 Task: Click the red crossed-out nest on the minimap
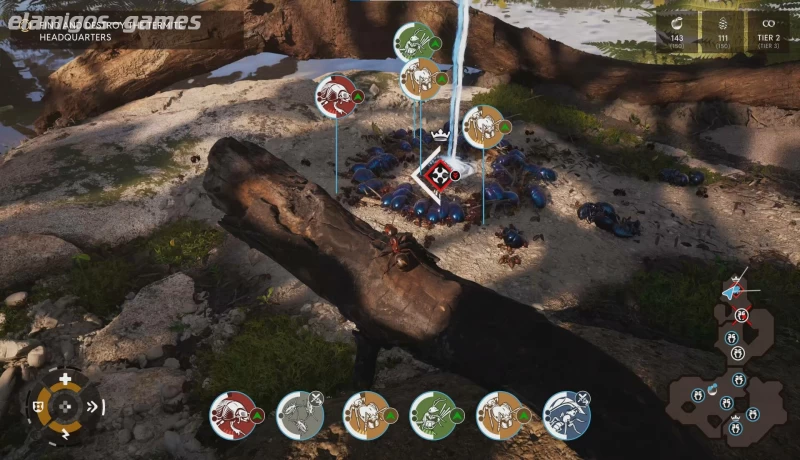(x=741, y=315)
